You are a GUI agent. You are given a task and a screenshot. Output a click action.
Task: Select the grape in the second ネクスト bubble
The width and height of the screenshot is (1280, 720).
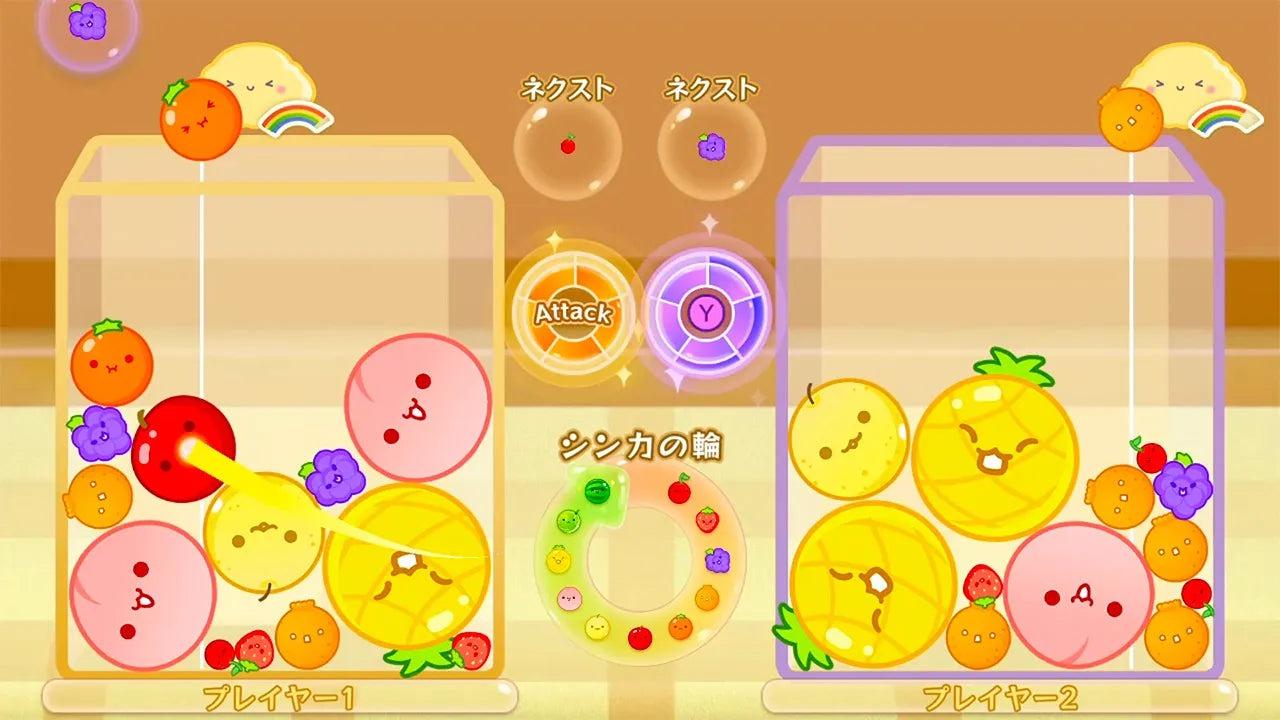tap(710, 145)
